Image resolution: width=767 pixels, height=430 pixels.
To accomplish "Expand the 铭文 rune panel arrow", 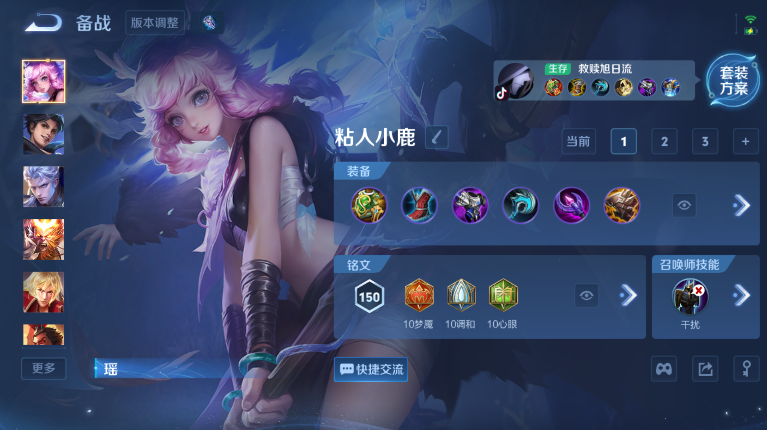I will click(x=628, y=295).
